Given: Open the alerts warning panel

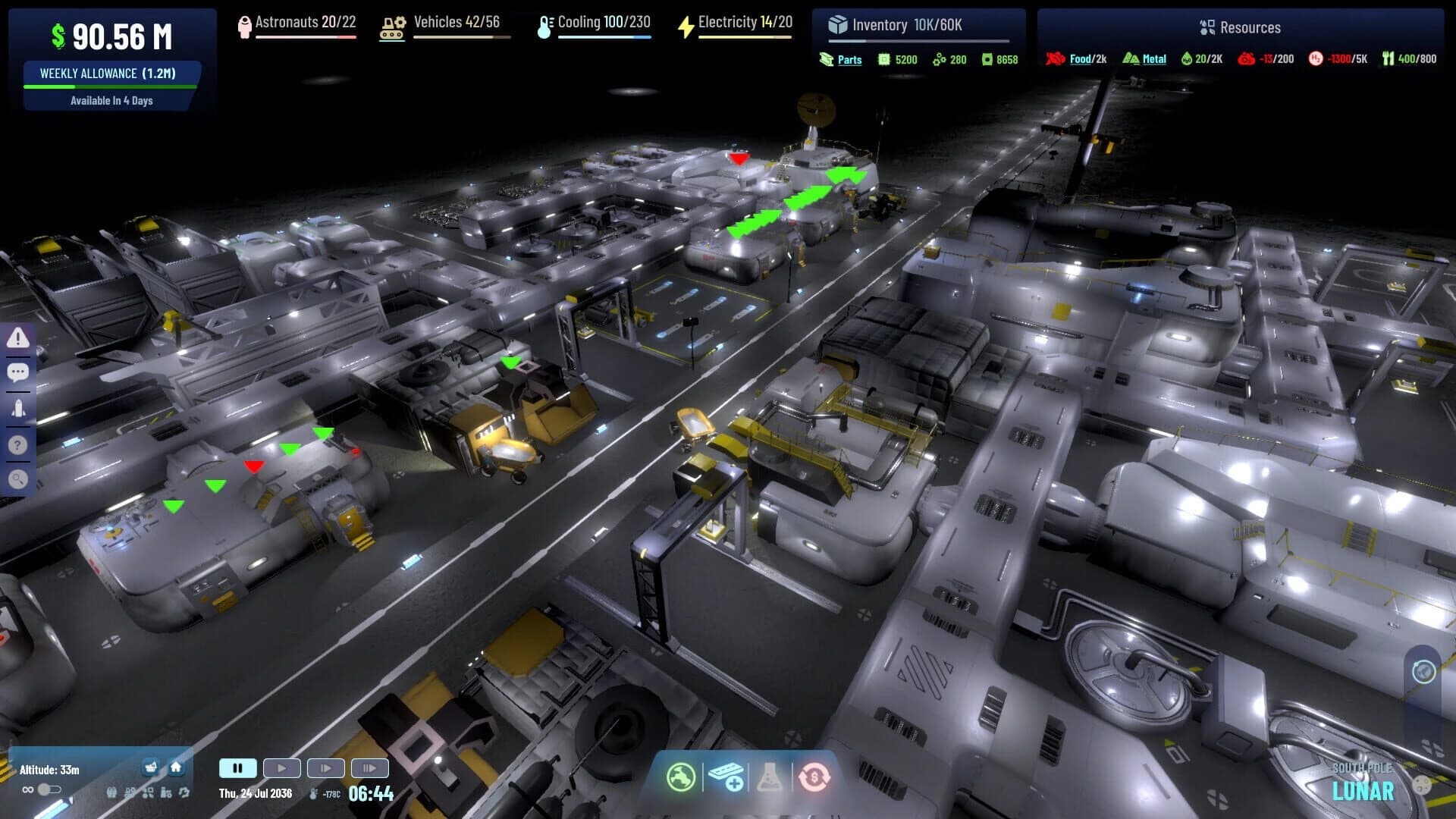Looking at the screenshot, I should pos(19,337).
